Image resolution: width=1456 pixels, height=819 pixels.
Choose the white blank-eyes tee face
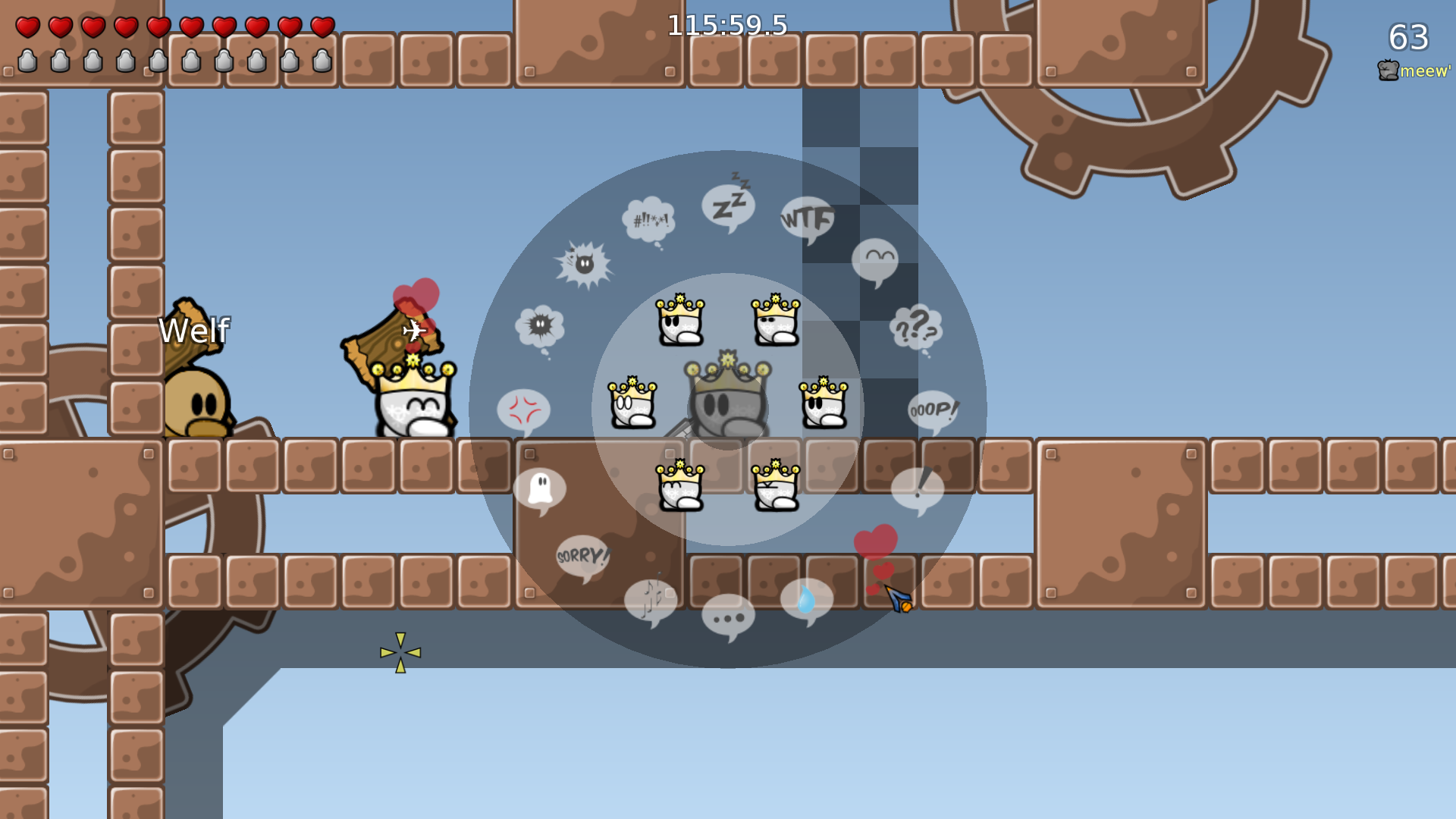point(632,403)
